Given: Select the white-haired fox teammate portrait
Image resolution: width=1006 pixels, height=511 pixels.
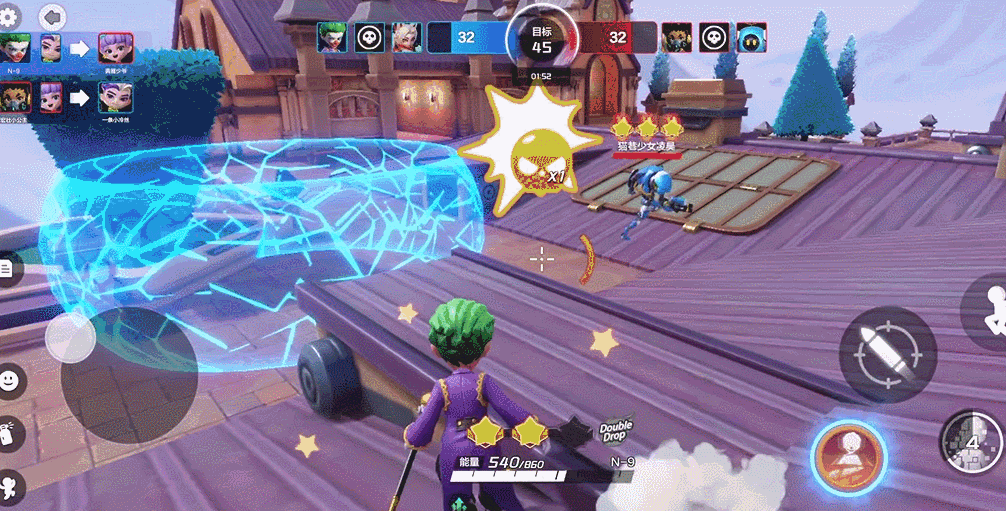Looking at the screenshot, I should pyautogui.click(x=406, y=38).
